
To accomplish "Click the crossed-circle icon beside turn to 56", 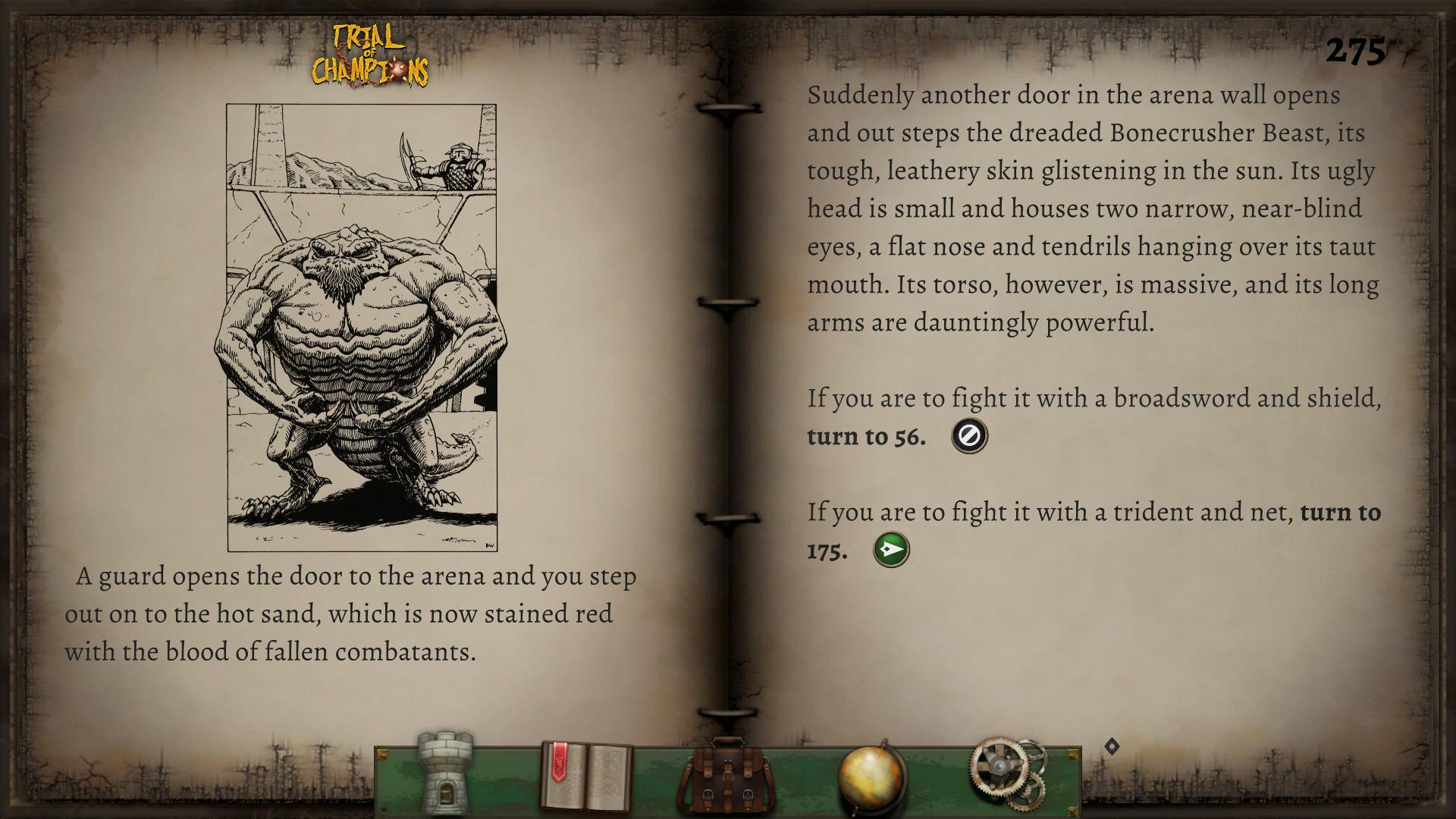I will 969,435.
